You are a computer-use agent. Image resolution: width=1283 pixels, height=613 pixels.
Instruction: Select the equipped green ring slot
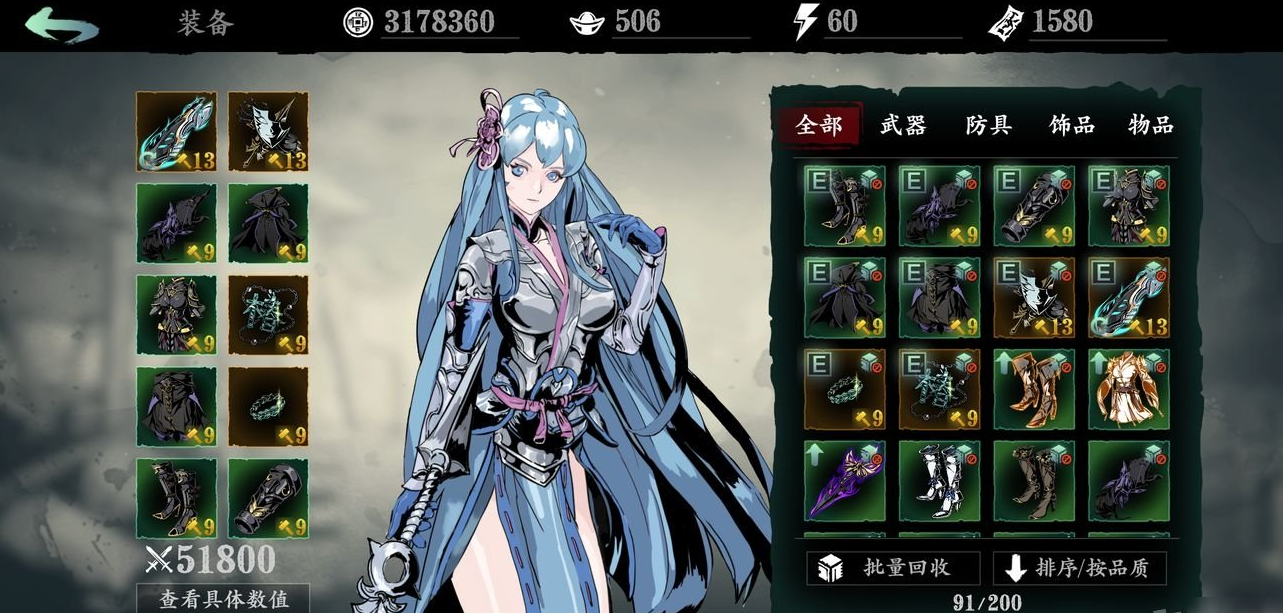tap(268, 407)
